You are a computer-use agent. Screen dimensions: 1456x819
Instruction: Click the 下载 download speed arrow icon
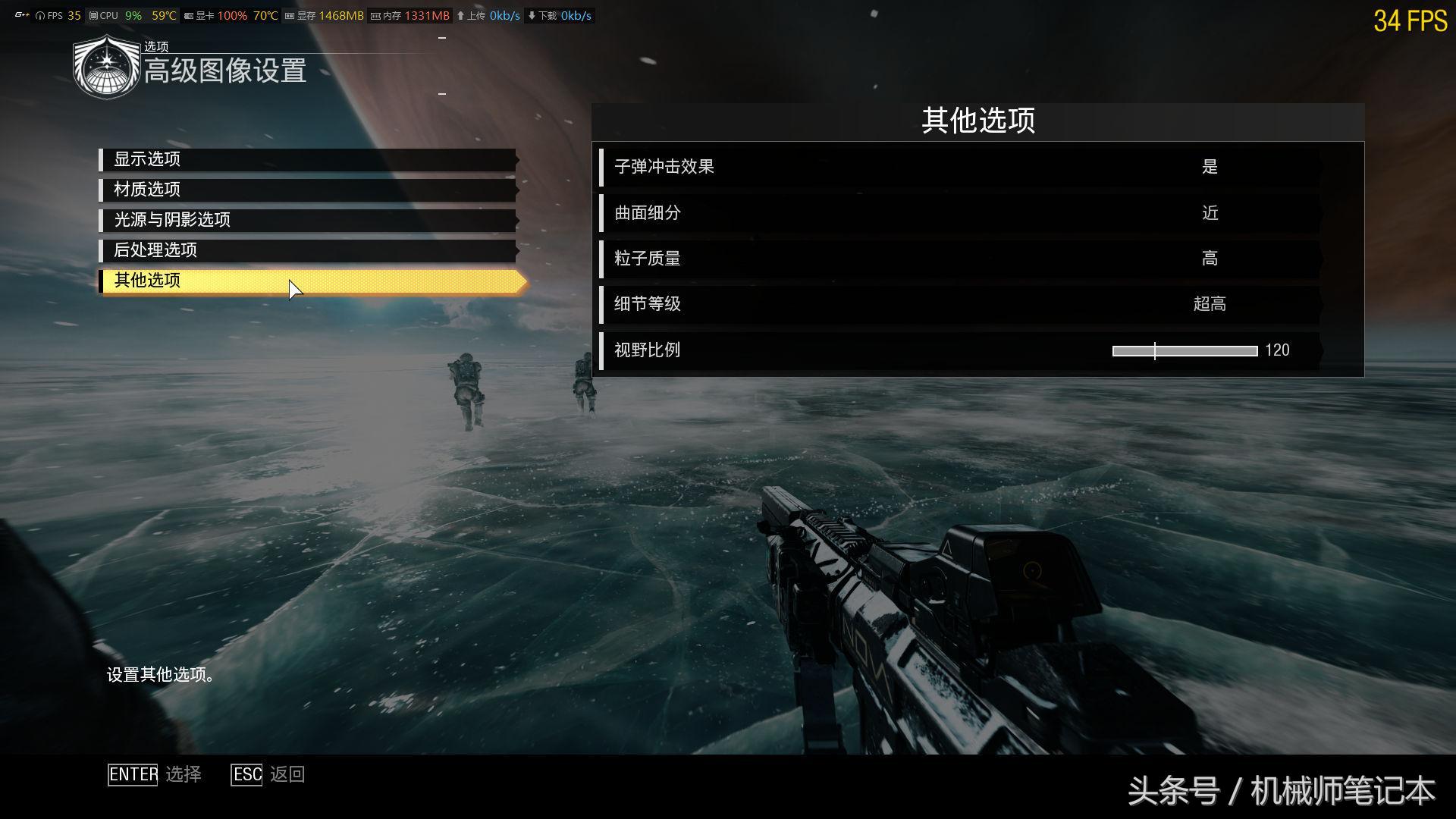531,14
